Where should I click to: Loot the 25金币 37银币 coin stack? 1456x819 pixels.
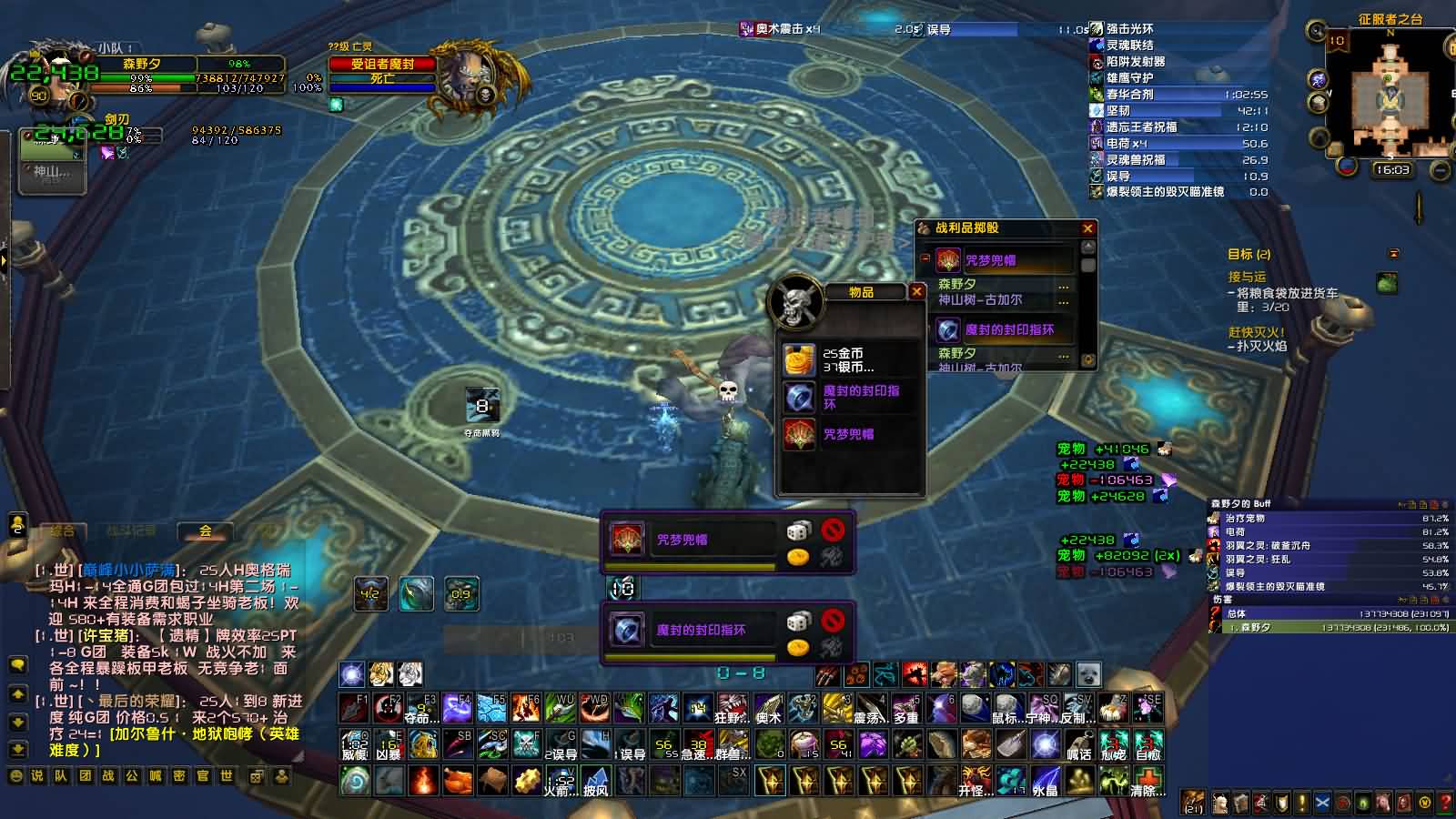click(x=800, y=359)
